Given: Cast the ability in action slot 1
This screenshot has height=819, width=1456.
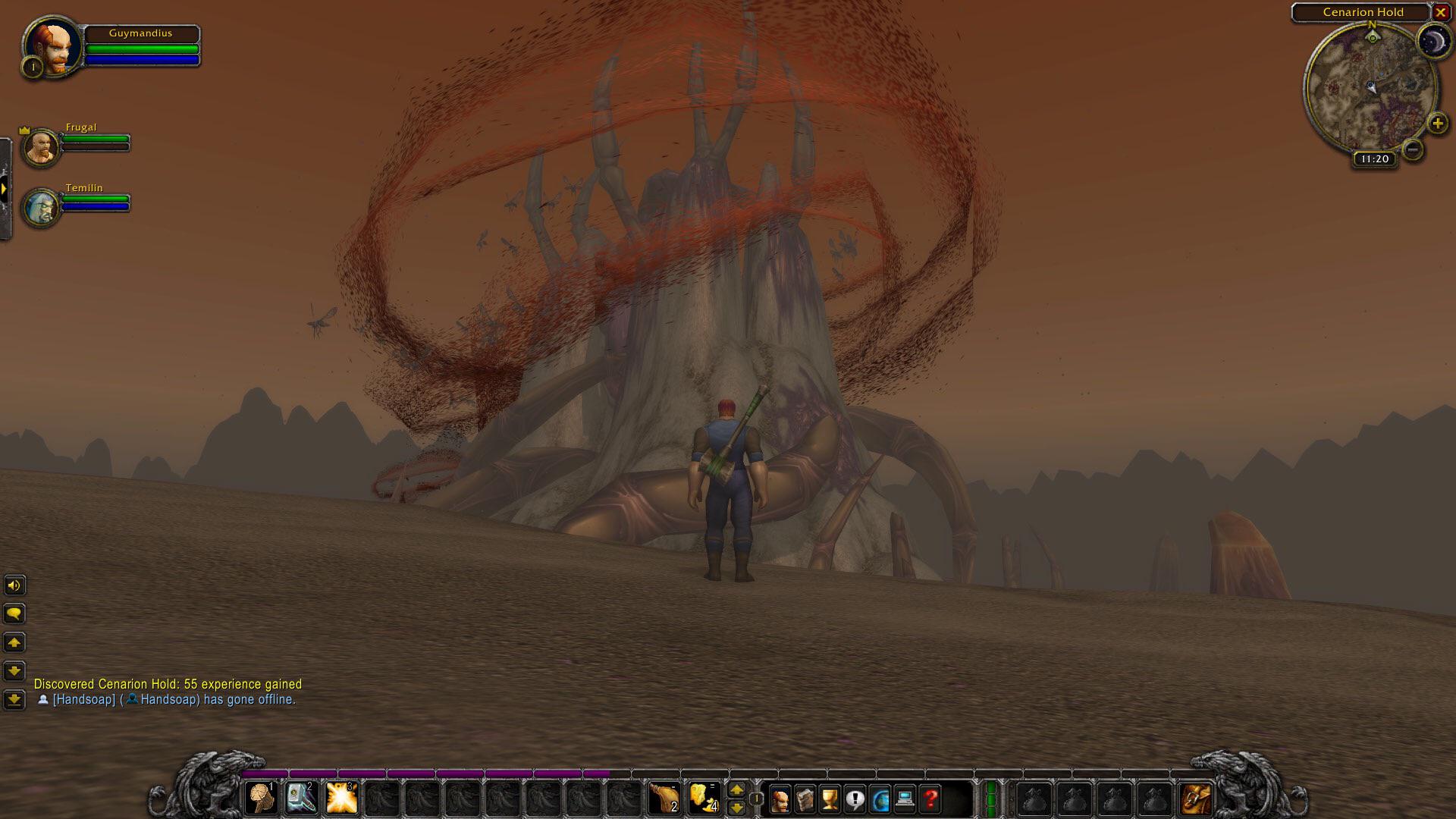Looking at the screenshot, I should click(x=262, y=798).
